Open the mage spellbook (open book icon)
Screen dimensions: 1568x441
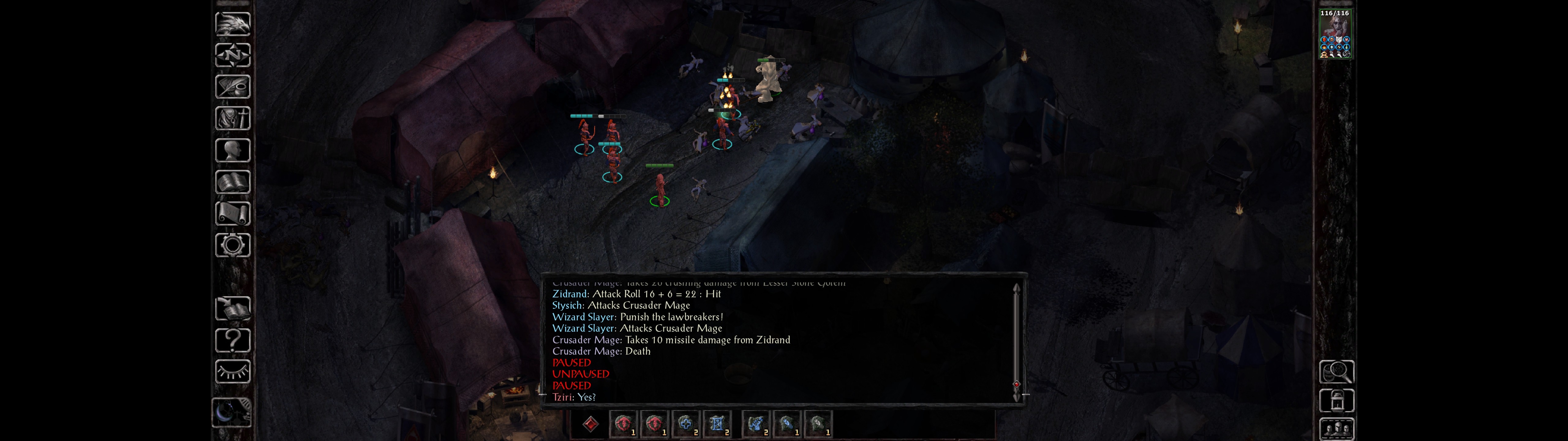click(232, 182)
